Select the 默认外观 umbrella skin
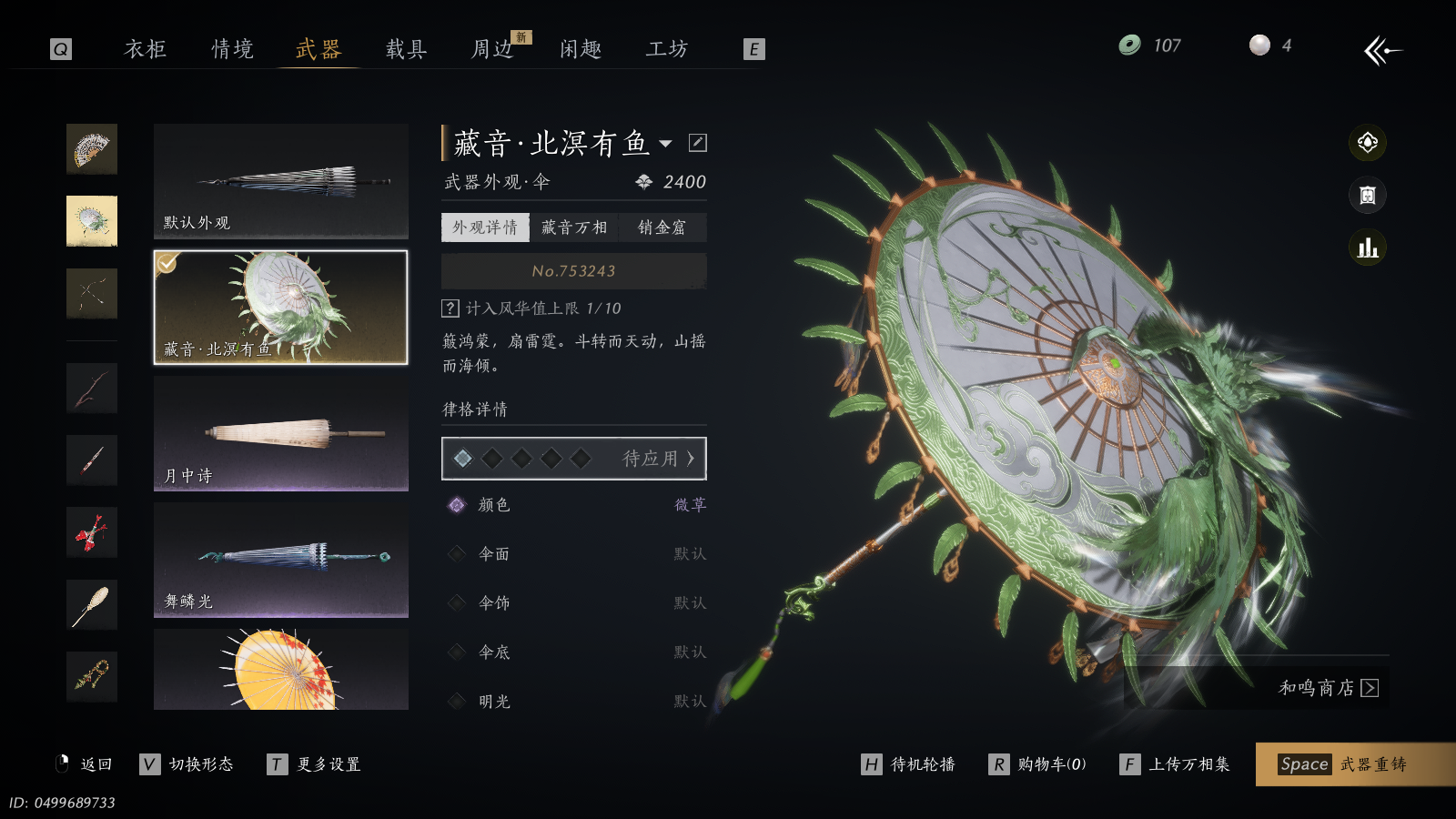 click(280, 181)
